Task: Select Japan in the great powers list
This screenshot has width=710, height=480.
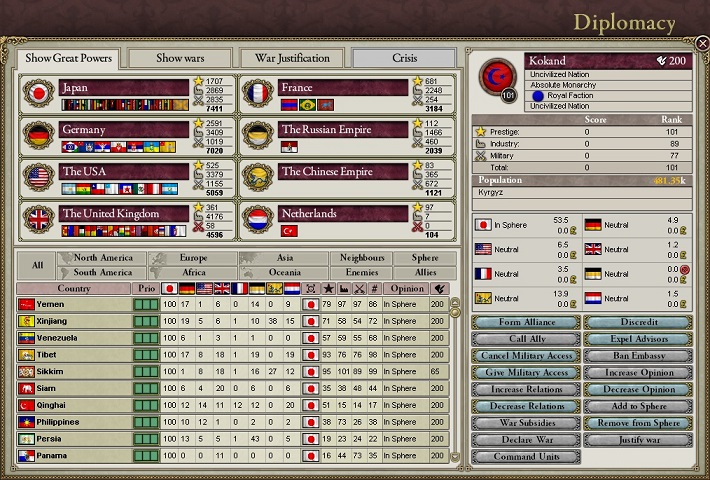Action: [x=123, y=88]
